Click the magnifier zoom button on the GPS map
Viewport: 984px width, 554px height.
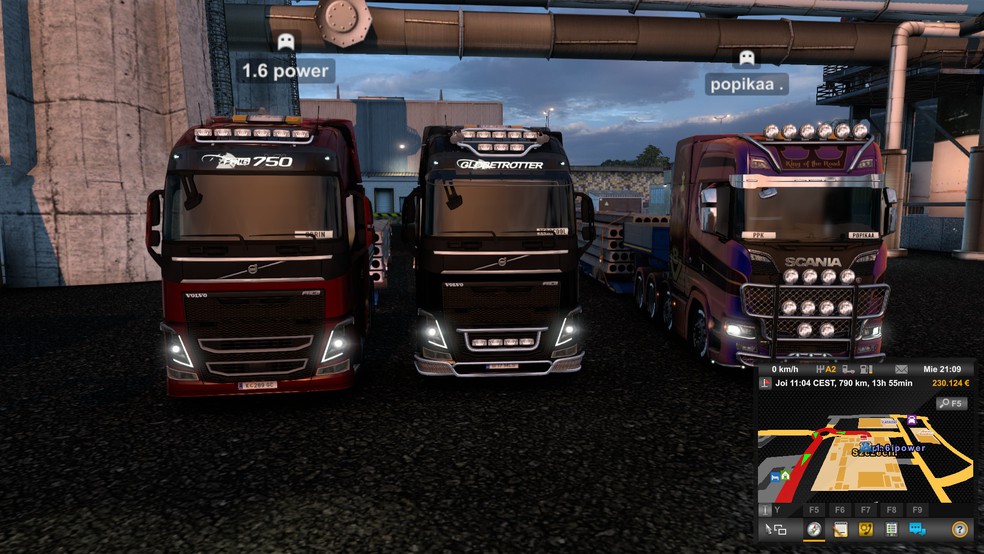click(x=951, y=403)
